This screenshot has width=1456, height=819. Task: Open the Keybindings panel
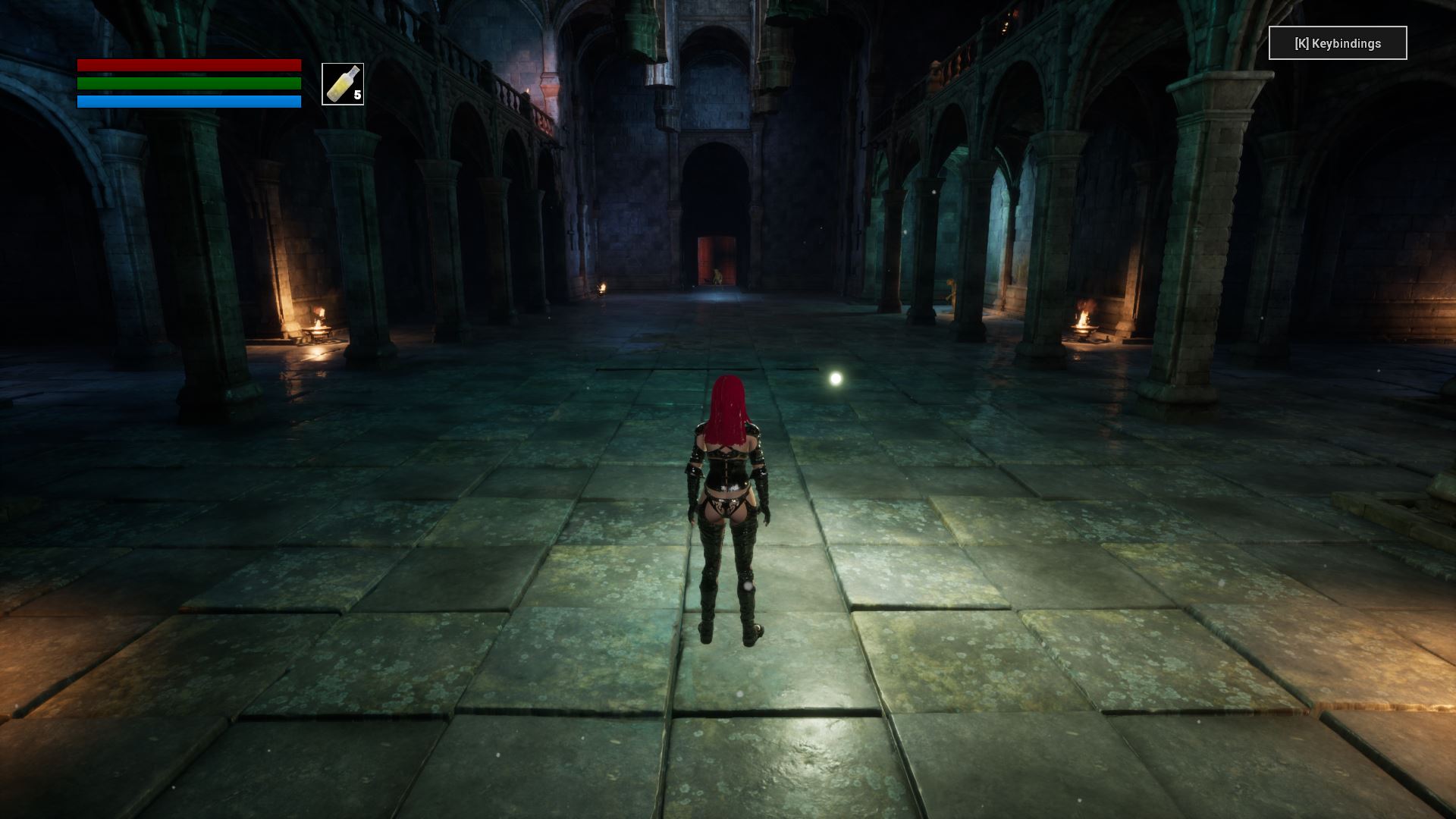coord(1337,43)
